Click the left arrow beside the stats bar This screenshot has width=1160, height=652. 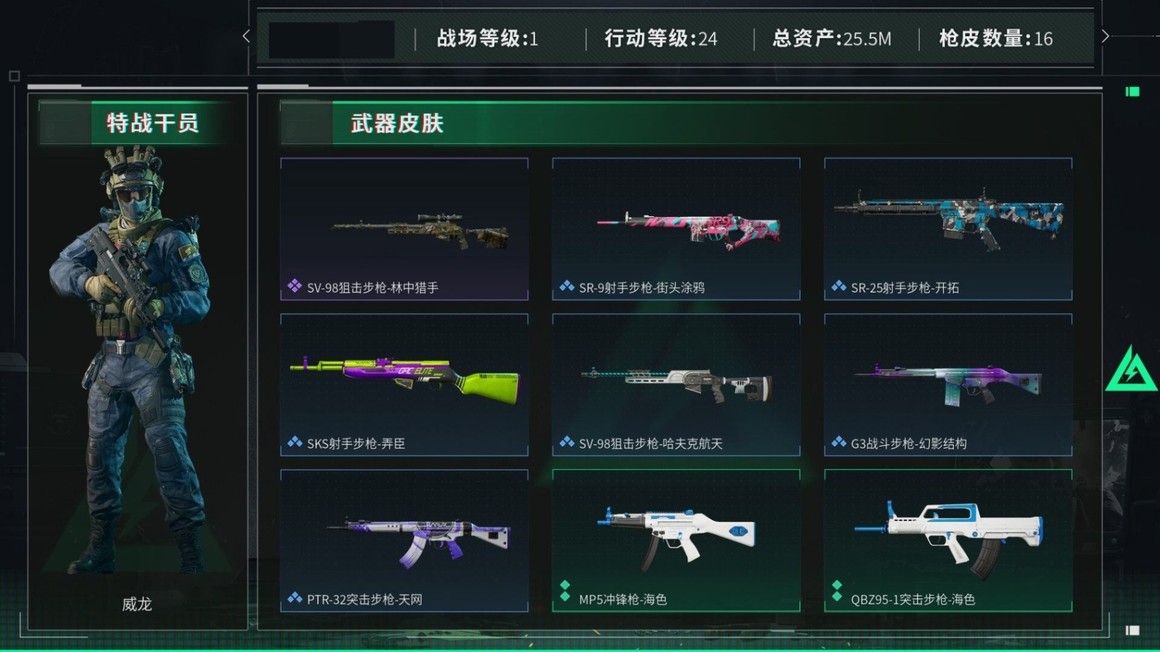247,37
